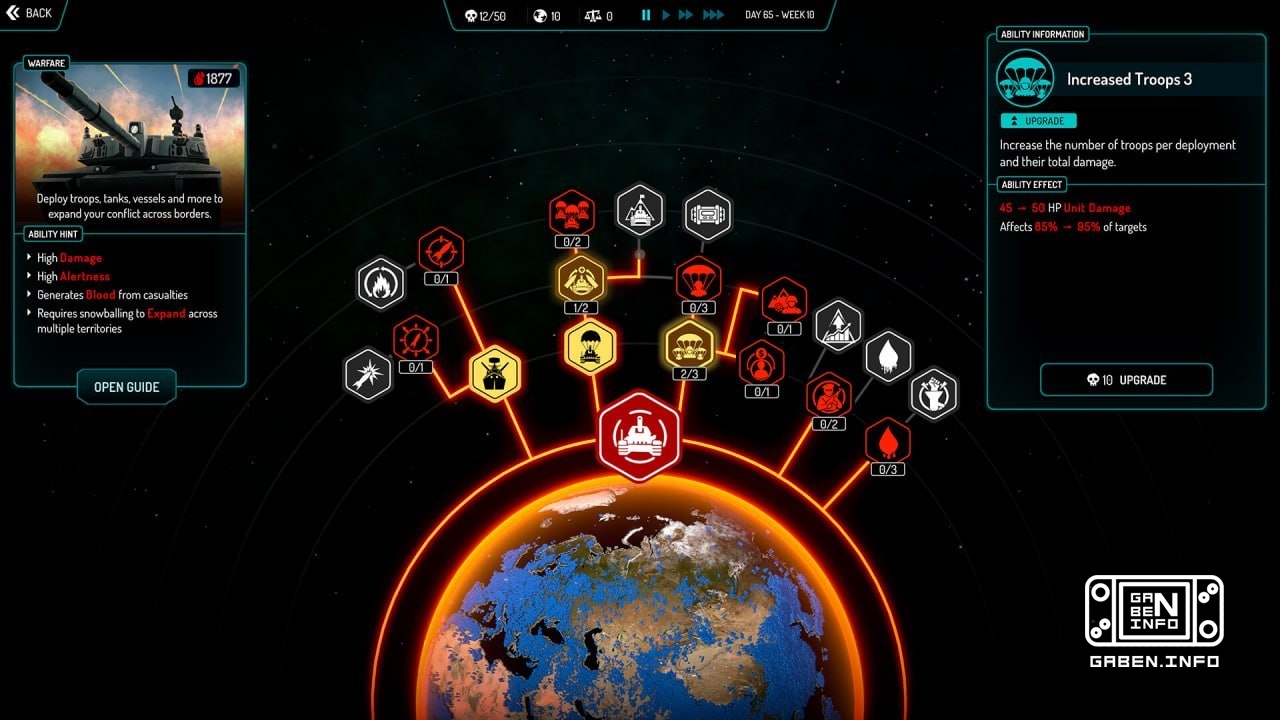Click the scales indicator in top bar
1280x720 pixels.
[x=593, y=15]
